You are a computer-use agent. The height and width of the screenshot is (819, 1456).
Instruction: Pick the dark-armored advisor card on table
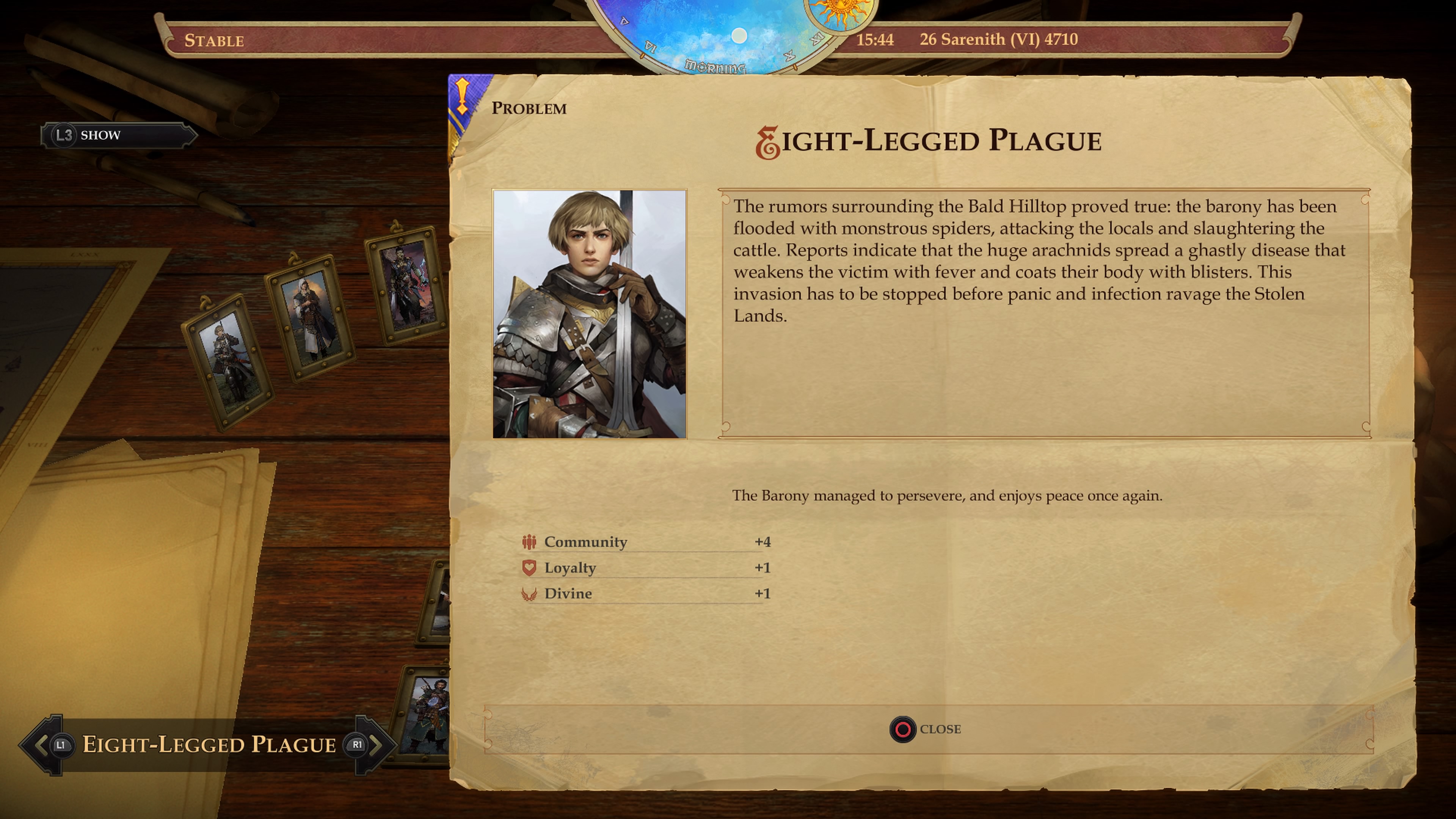406,284
